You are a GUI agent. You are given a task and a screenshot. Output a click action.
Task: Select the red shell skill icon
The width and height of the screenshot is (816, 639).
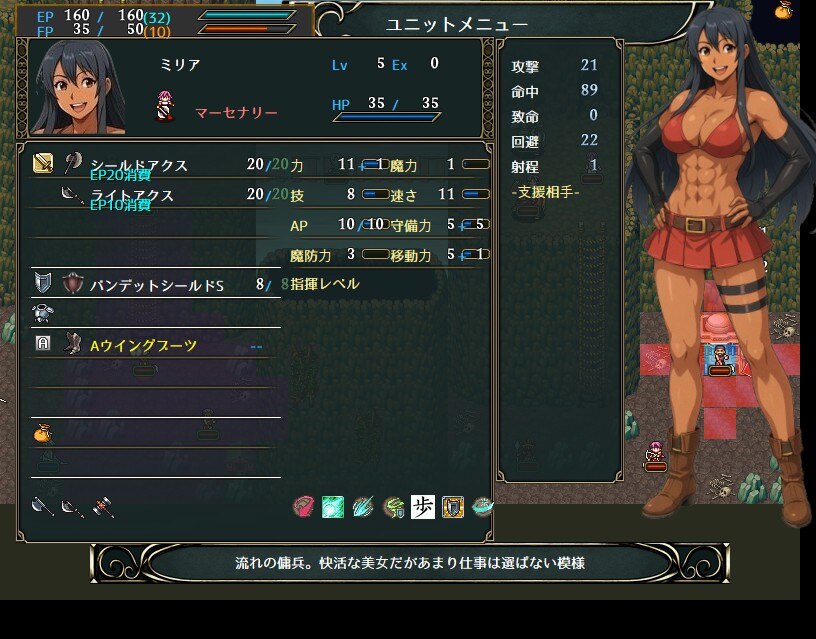(x=303, y=507)
